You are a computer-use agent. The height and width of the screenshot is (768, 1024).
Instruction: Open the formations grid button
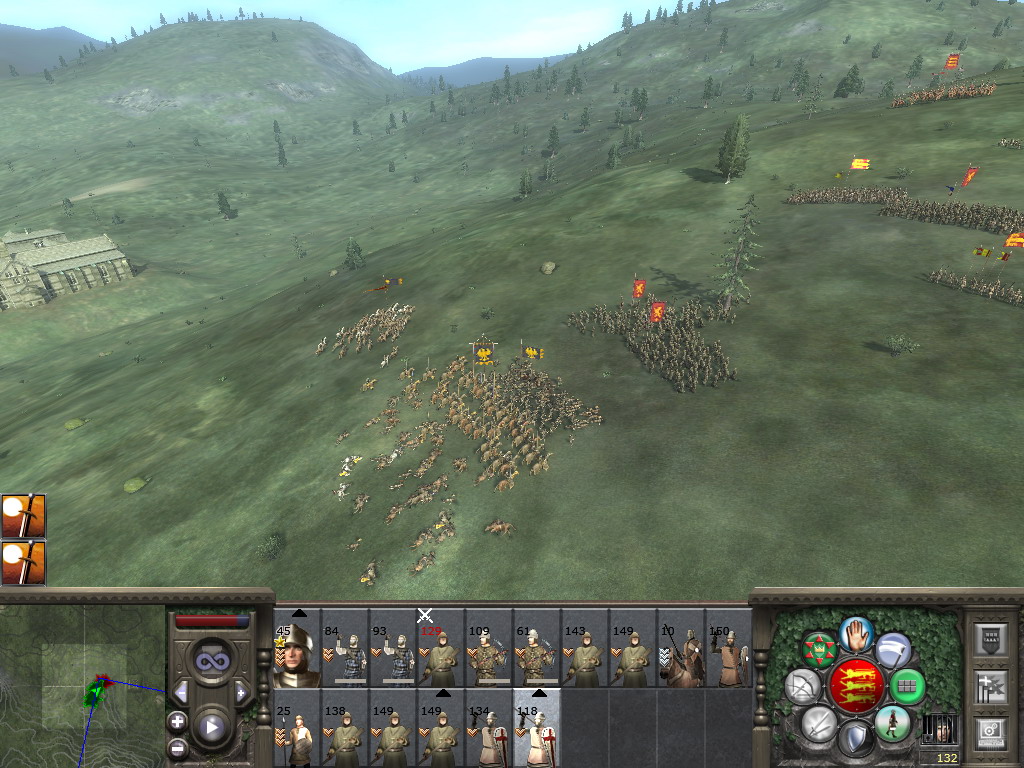click(x=906, y=686)
